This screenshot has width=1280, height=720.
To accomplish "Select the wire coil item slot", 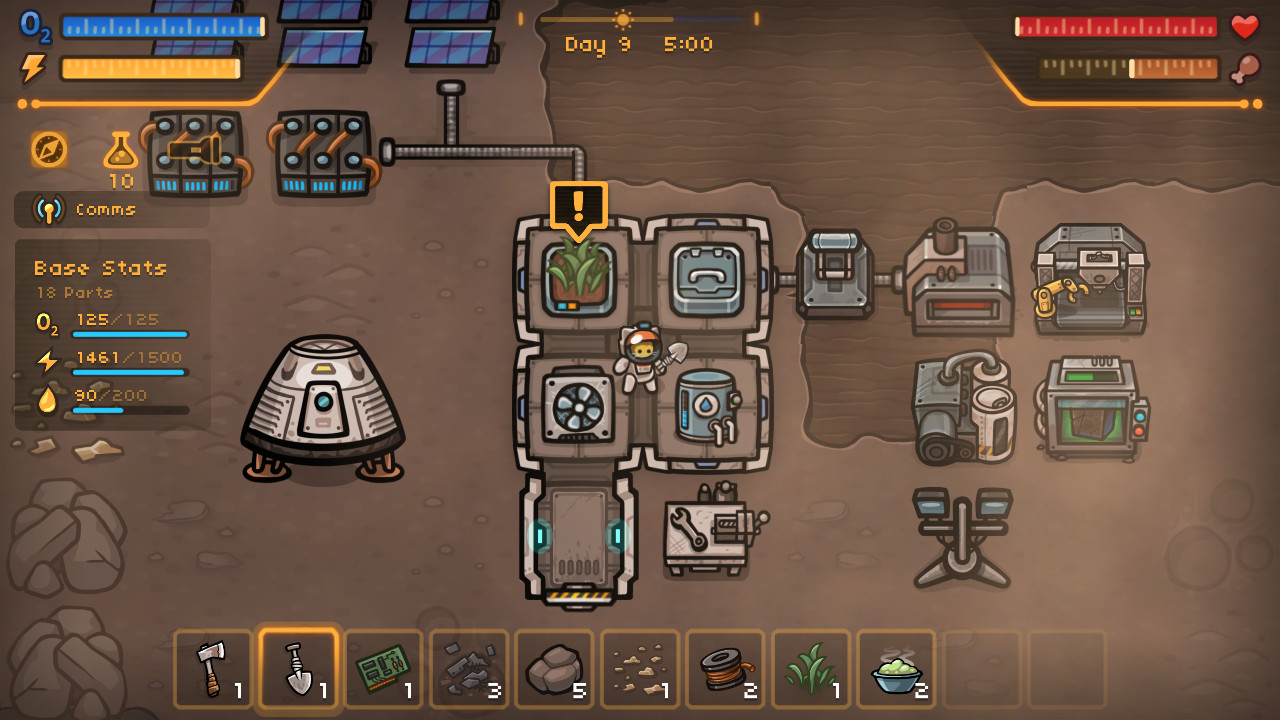I will pyautogui.click(x=723, y=668).
